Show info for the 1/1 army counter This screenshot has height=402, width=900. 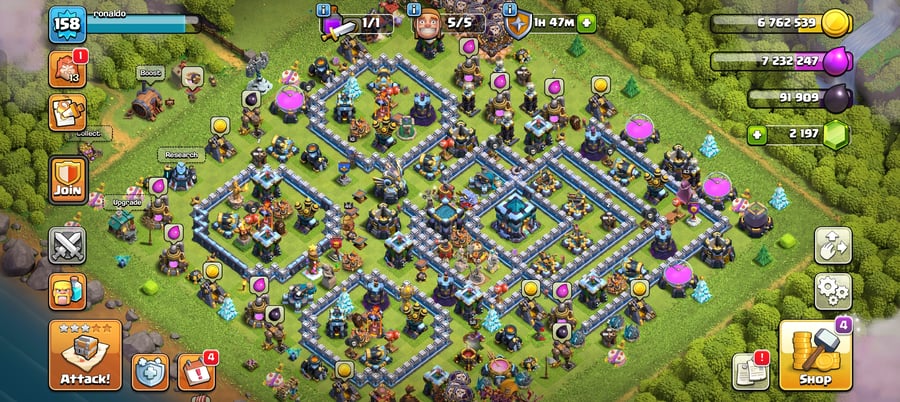pyautogui.click(x=324, y=10)
